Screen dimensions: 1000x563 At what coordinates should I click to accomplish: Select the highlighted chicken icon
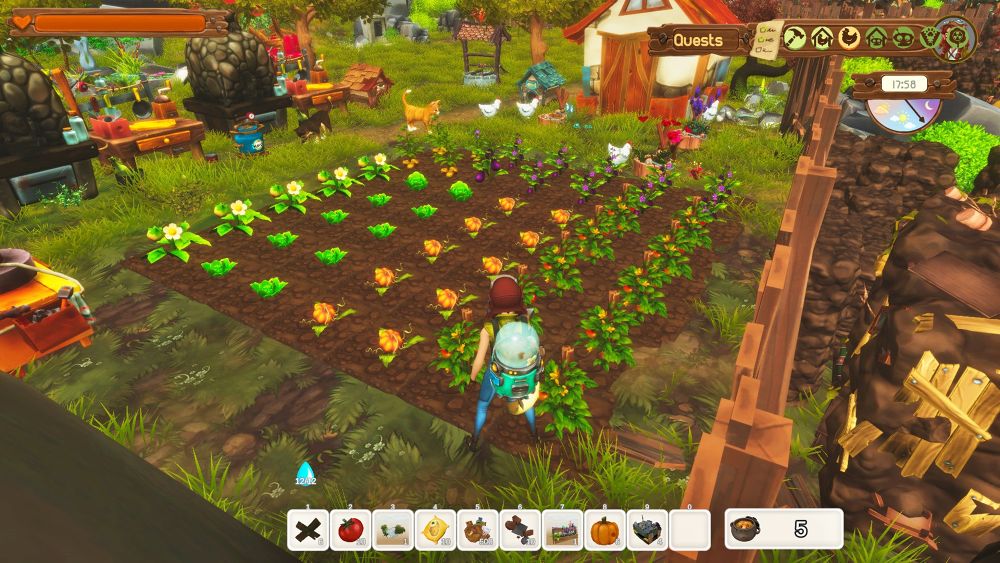click(x=849, y=38)
